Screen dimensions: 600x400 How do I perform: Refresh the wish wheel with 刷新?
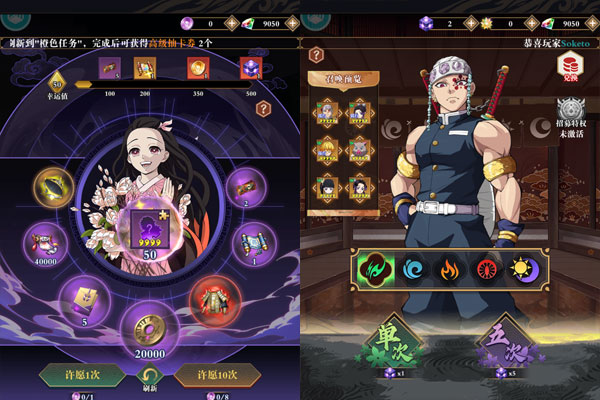[150, 378]
